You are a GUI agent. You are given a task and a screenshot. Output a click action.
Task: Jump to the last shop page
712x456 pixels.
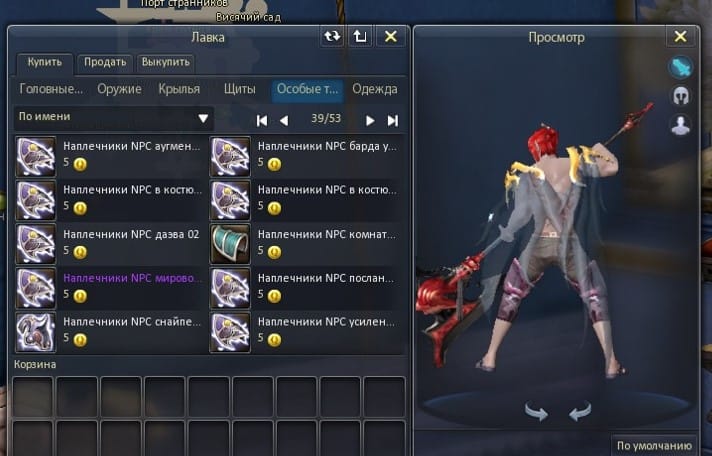coord(393,120)
